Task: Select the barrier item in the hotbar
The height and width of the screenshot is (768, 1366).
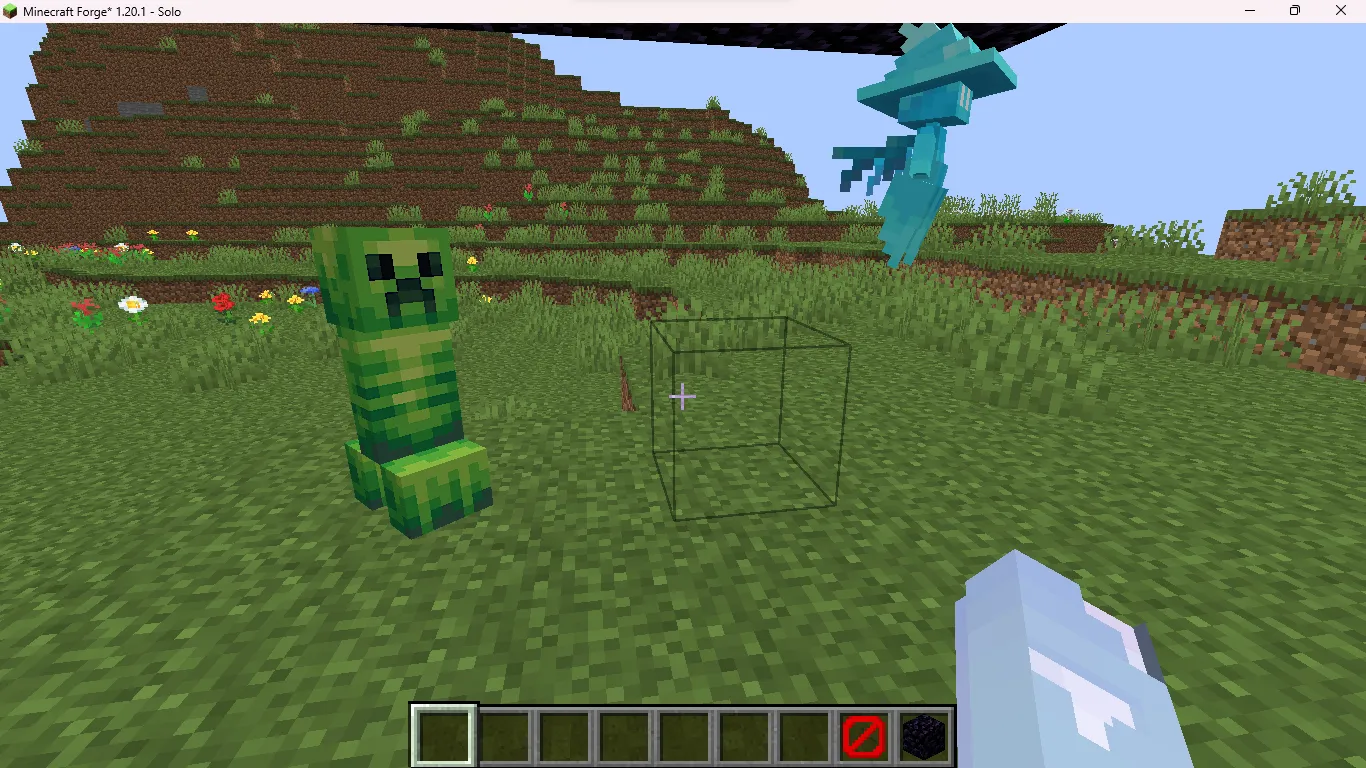Action: coord(863,738)
